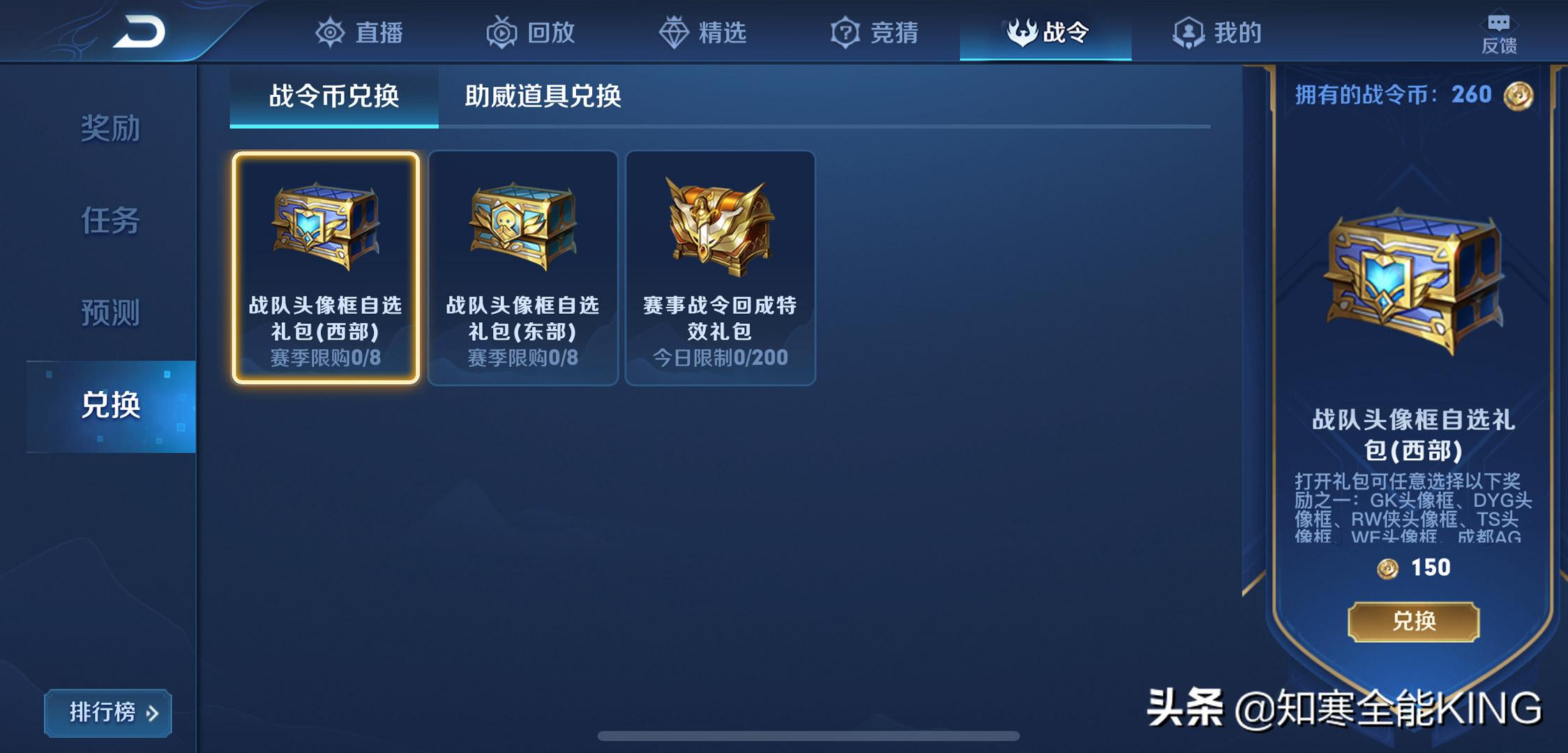Switch to the 助威道具兑换 tab

click(x=544, y=98)
